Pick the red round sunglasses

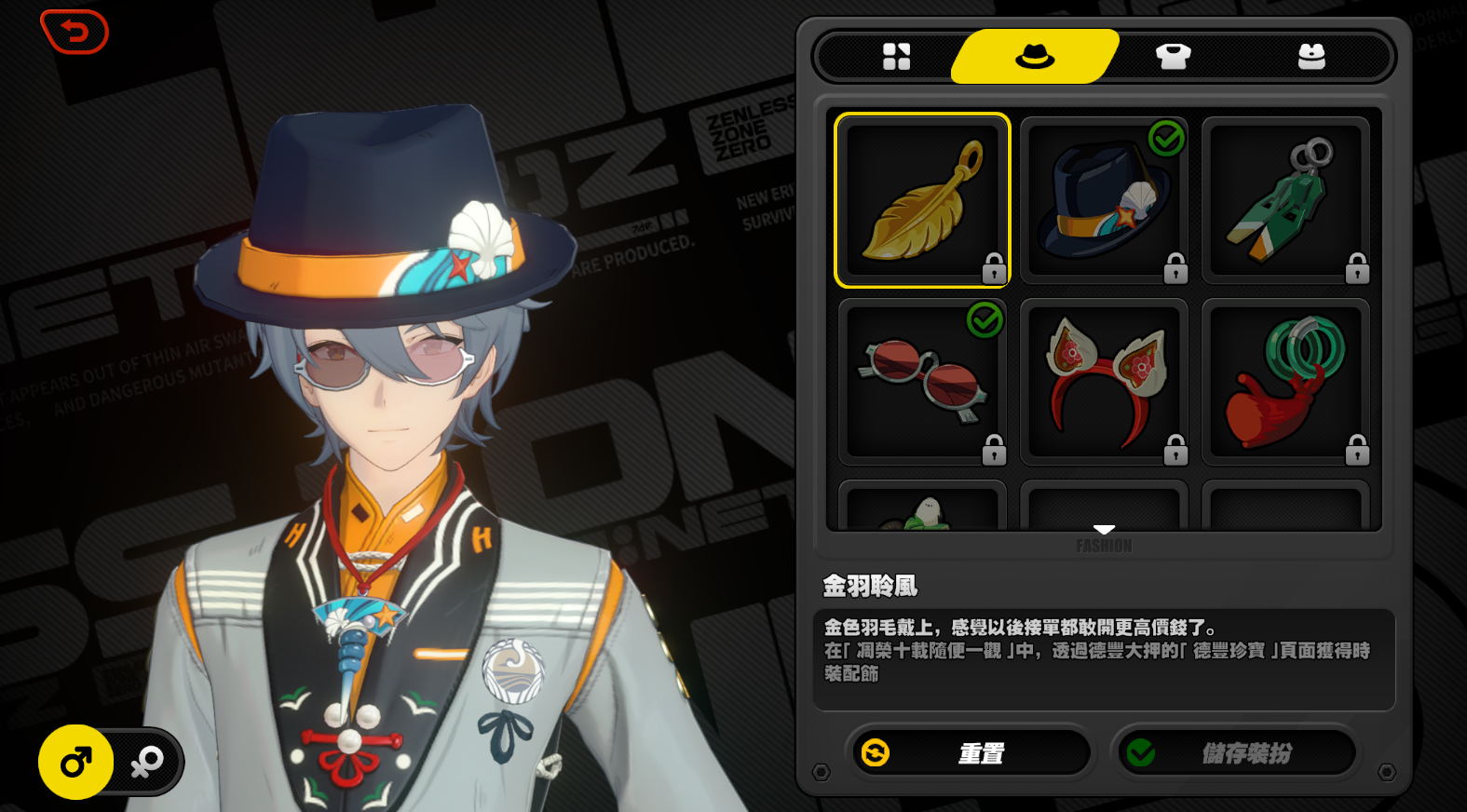pyautogui.click(x=922, y=382)
